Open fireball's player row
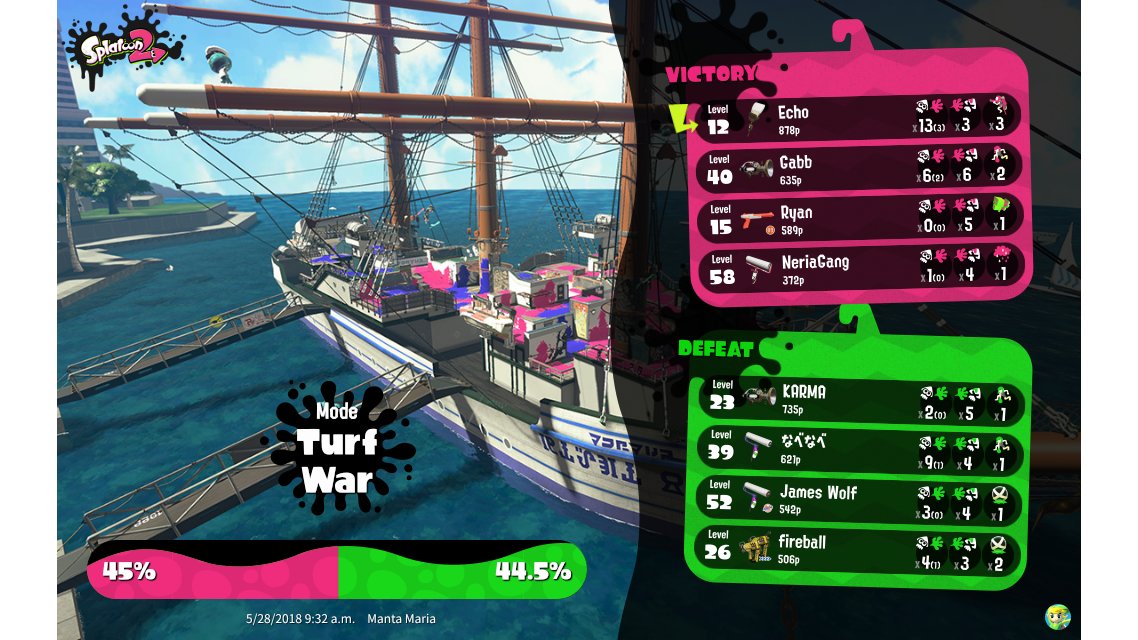Image resolution: width=1138 pixels, height=640 pixels. tap(860, 547)
